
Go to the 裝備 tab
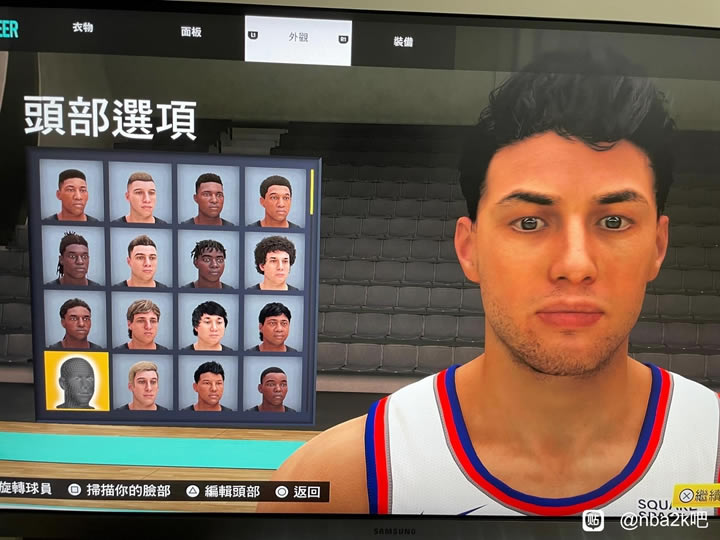click(403, 42)
